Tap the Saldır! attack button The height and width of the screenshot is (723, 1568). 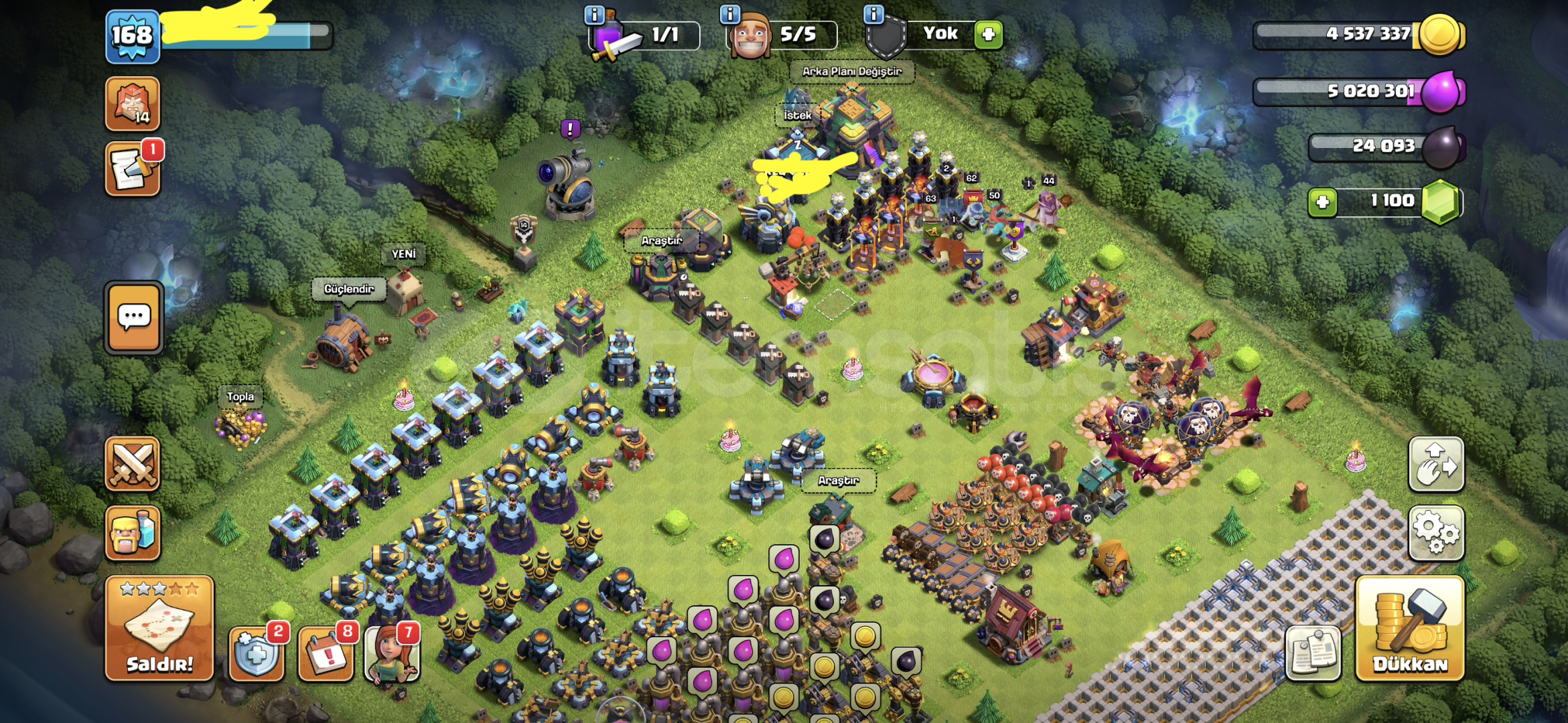159,628
